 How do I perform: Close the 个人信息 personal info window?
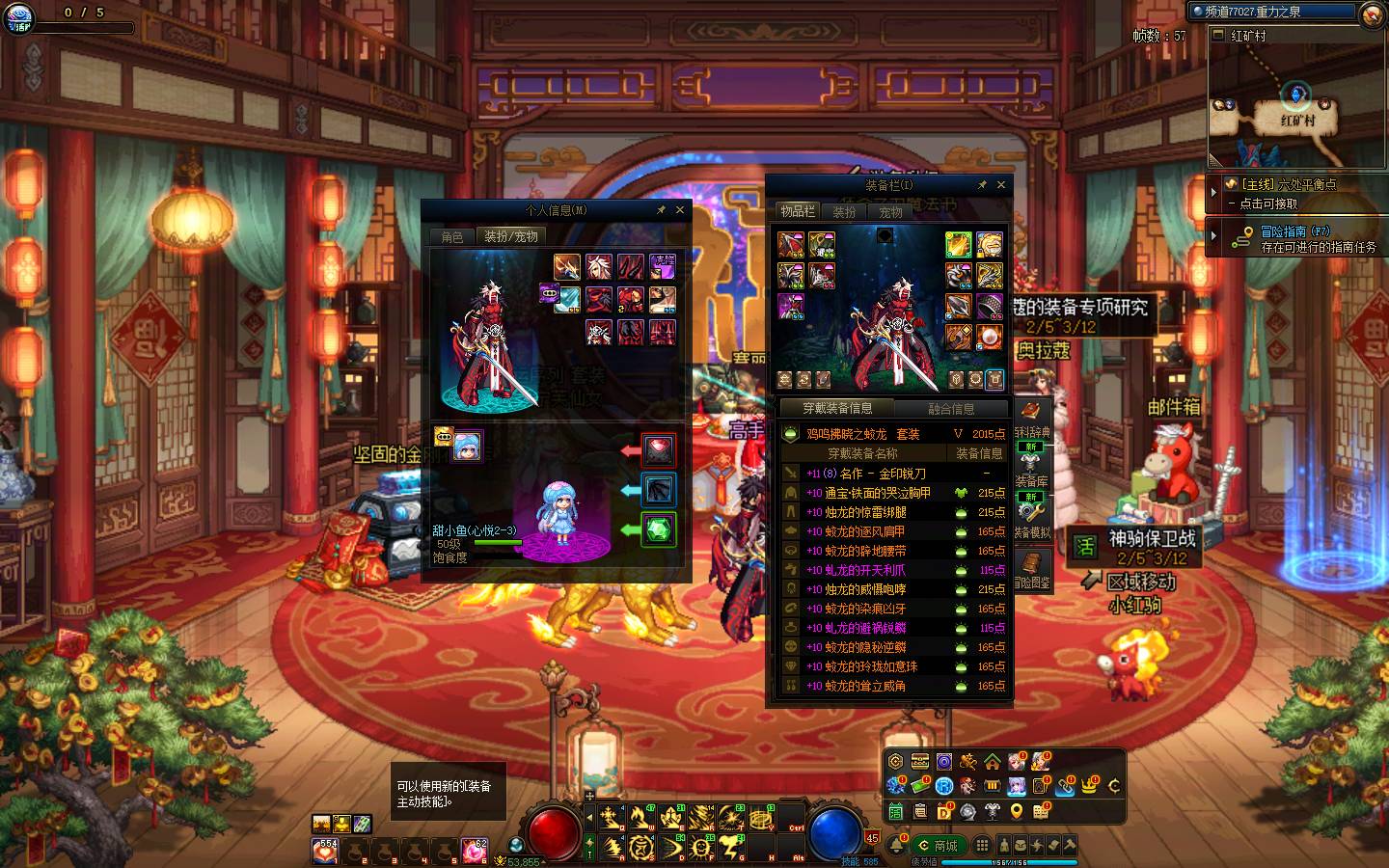coord(679,210)
